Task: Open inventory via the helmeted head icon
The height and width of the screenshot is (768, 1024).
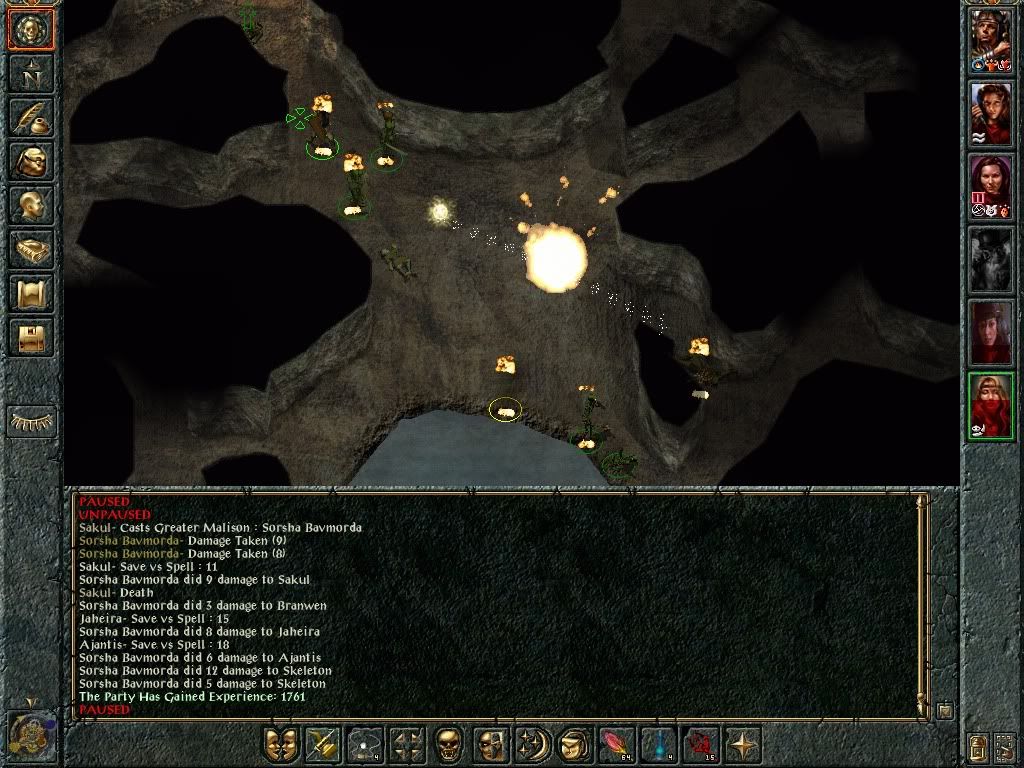Action: pyautogui.click(x=32, y=162)
